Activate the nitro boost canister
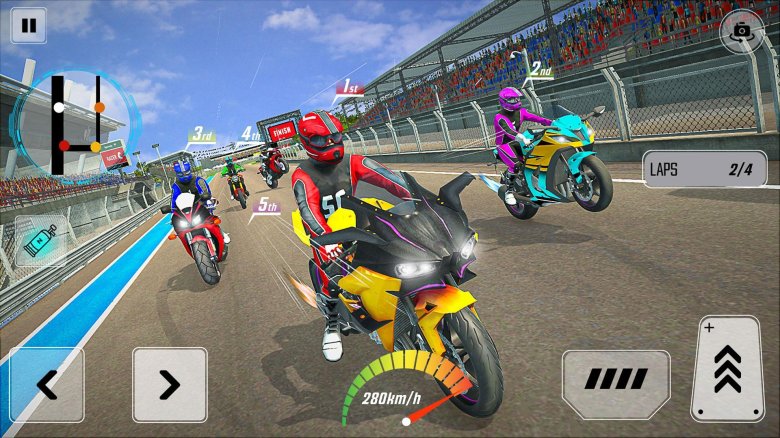780x438 pixels. coord(41,241)
